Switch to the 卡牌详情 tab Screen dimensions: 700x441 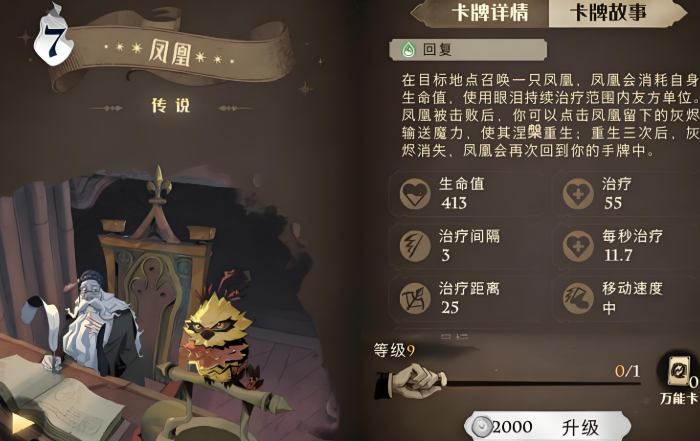click(x=483, y=13)
